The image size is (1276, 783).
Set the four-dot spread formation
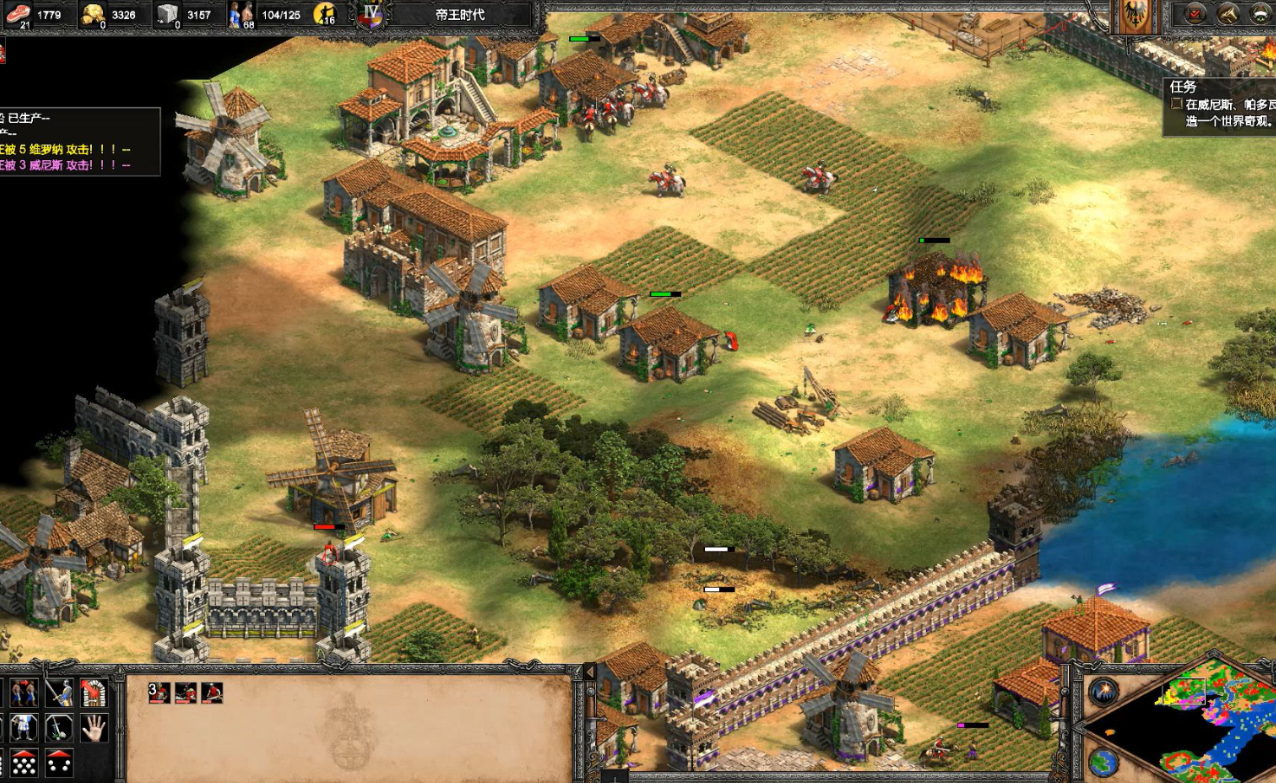coord(58,762)
